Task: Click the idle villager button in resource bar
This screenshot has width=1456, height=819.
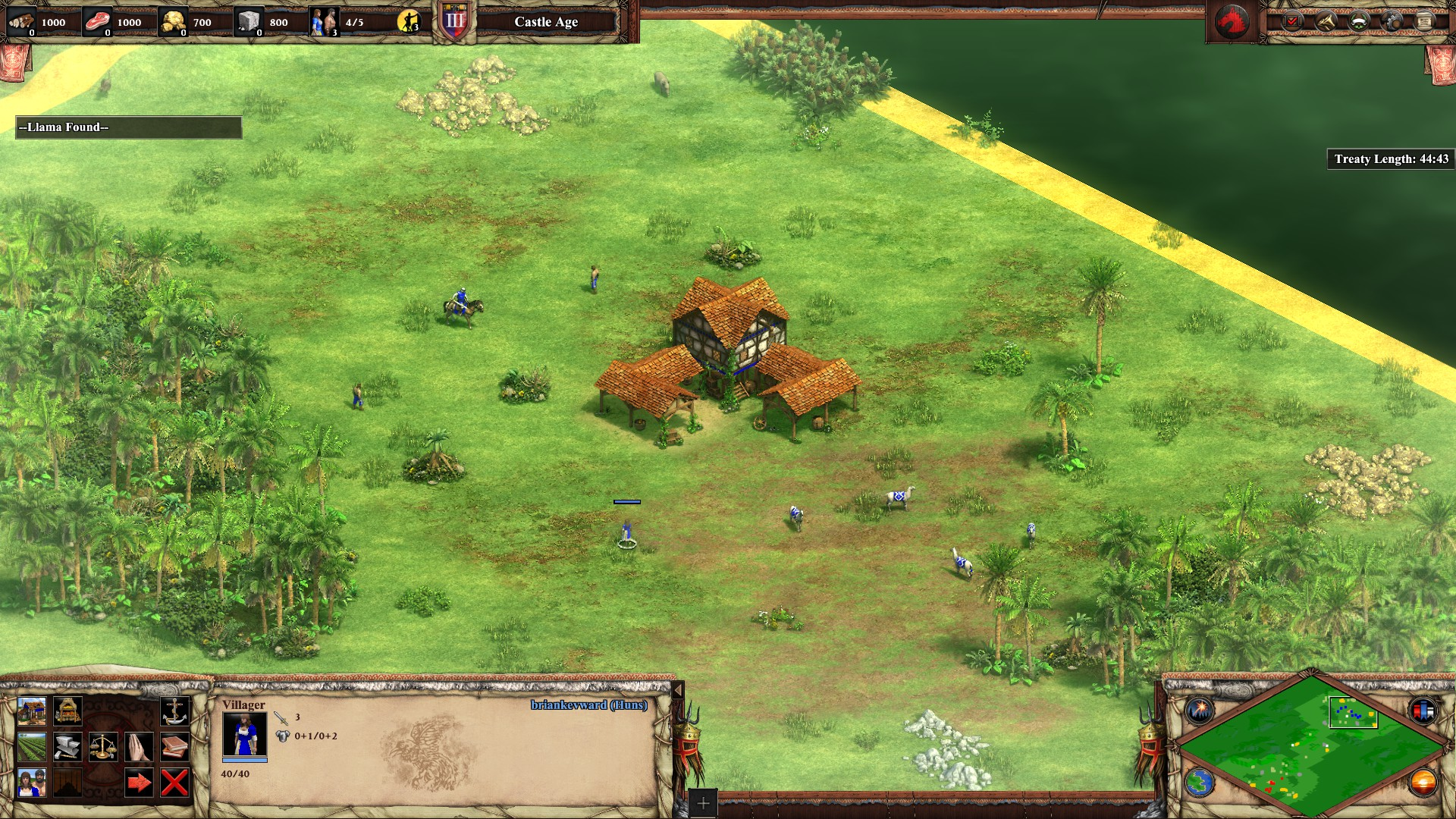Action: [409, 22]
